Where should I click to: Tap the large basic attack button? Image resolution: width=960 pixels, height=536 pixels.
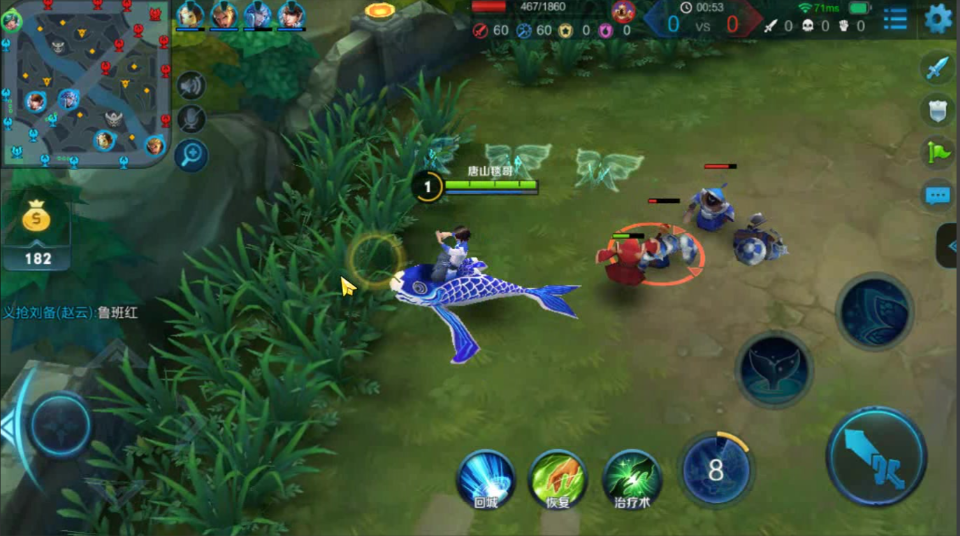[x=876, y=456]
